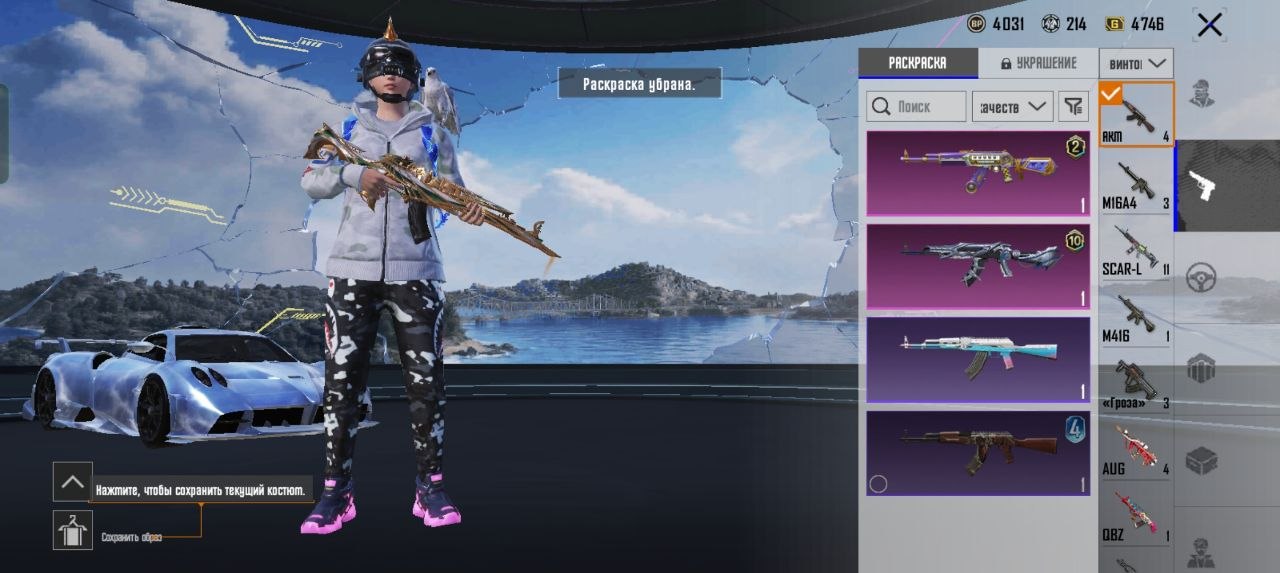Select the purple gold AKM skin

(977, 173)
